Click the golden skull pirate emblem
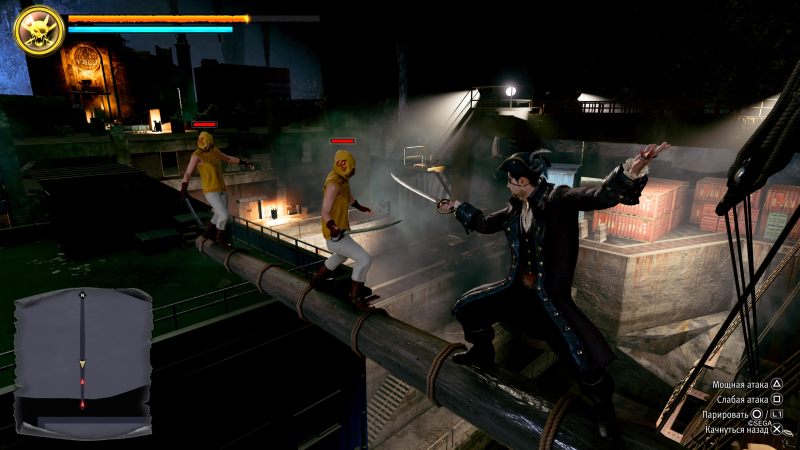The image size is (800, 450). click(39, 31)
